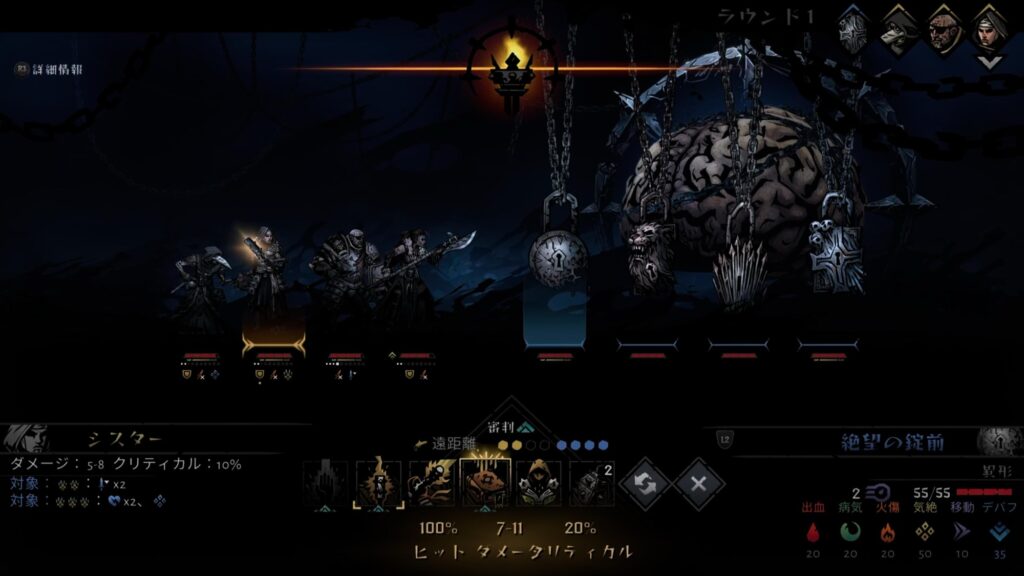Choose the glowing mace skill icon
The image size is (1024, 576).
[x=433, y=483]
